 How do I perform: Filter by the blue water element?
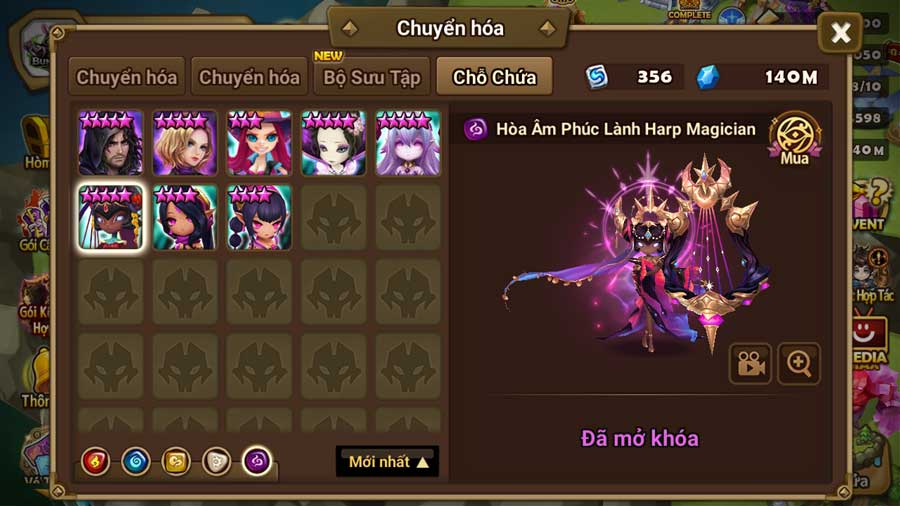coord(136,461)
